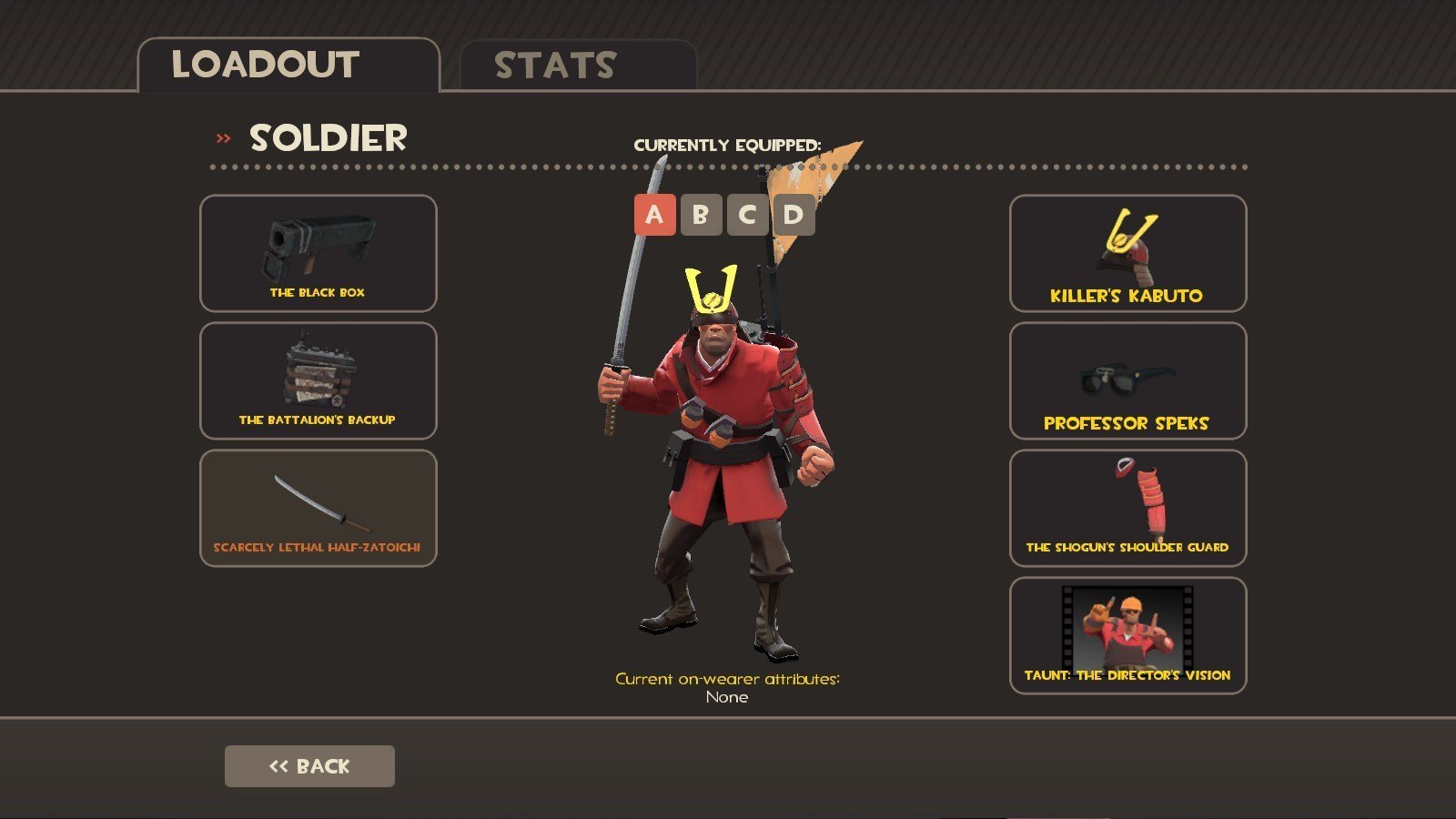Viewport: 1456px width, 819px height.
Task: Select The Shogun's Shoulder Guard slot
Action: pyautogui.click(x=1127, y=508)
